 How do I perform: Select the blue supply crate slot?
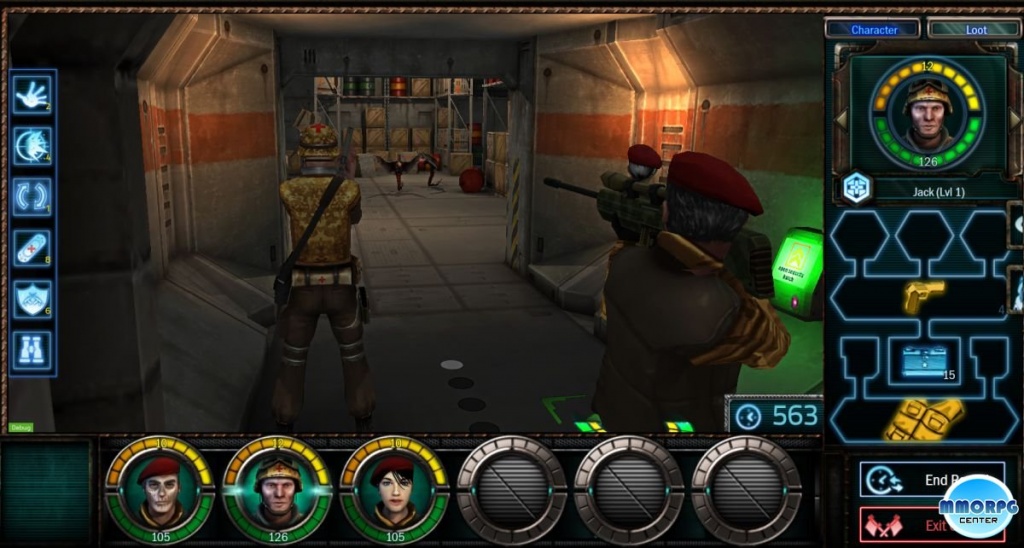[923, 361]
